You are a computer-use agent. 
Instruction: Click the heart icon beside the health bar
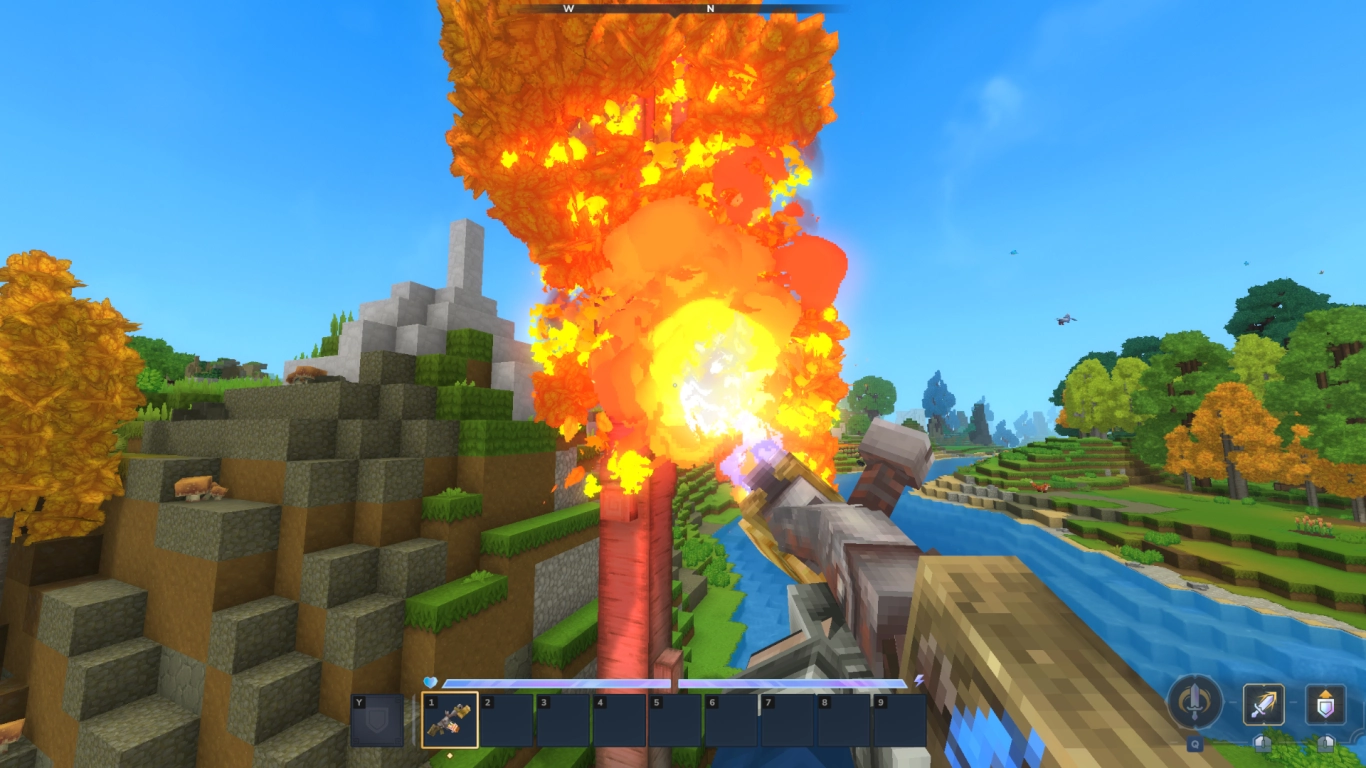click(428, 681)
